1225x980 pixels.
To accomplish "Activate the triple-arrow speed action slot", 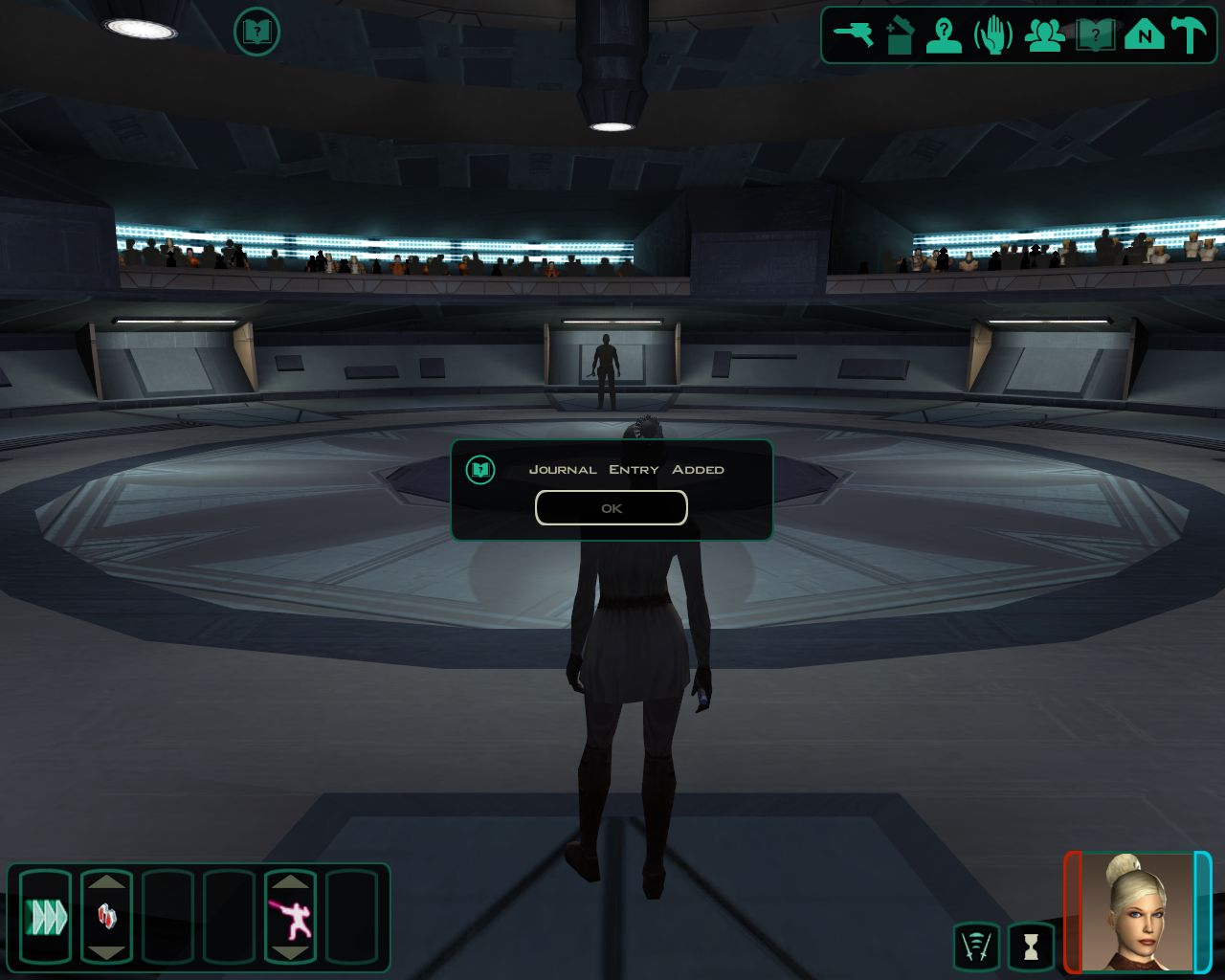I will pyautogui.click(x=46, y=917).
